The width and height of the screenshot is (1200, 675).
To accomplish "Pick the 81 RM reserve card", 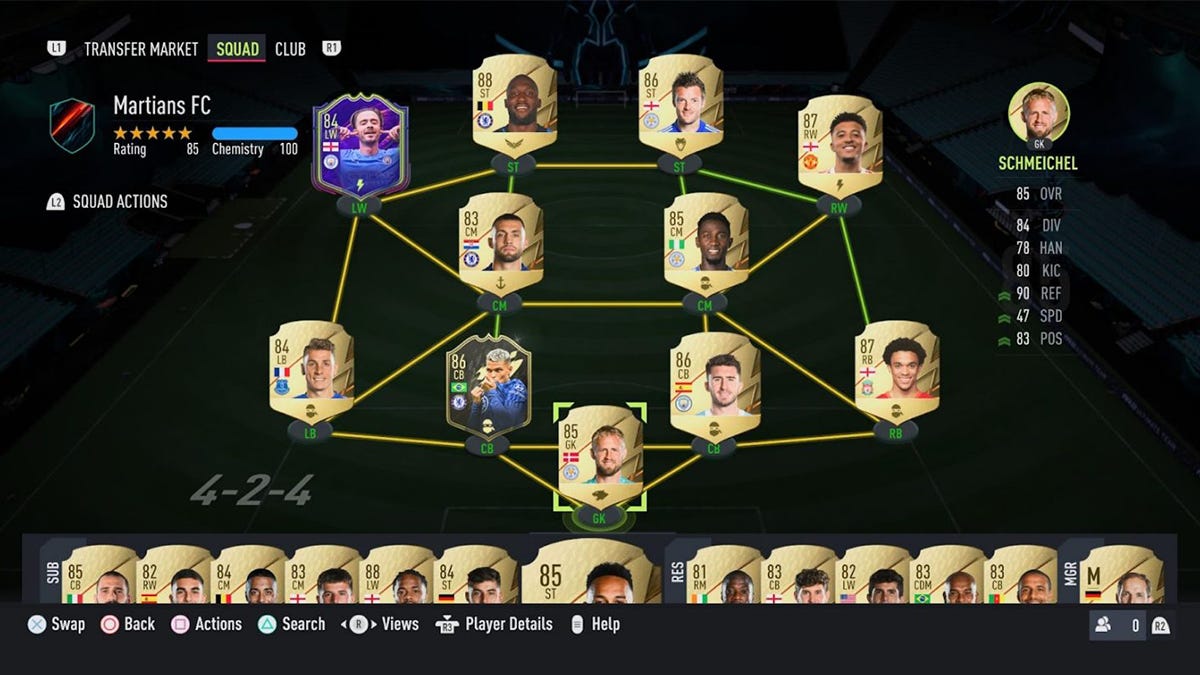I will [726, 574].
